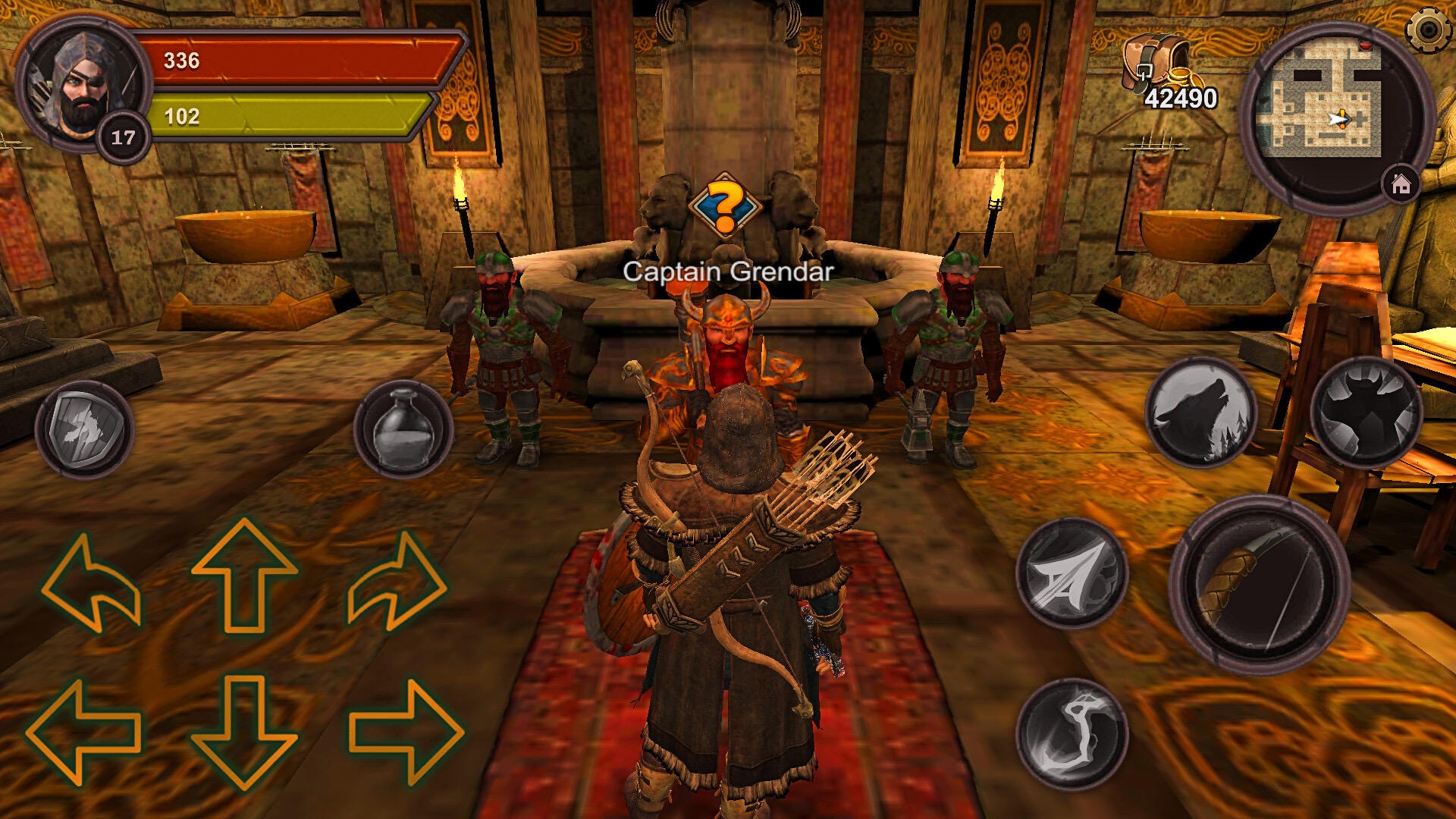Tap the gold amount showing 42490
This screenshot has height=819, width=1456.
click(1180, 98)
